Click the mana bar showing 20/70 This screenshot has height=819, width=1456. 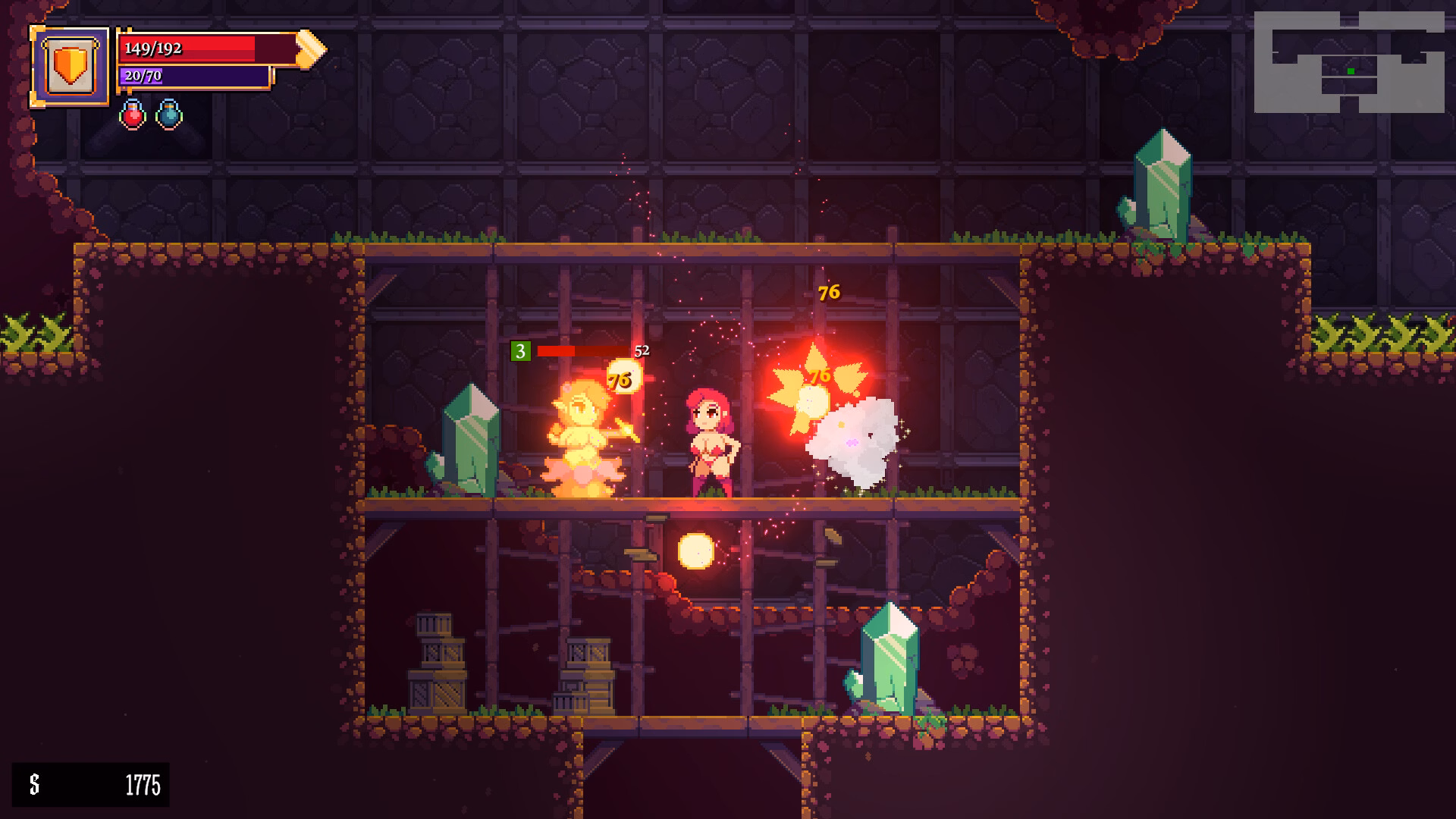[x=192, y=76]
